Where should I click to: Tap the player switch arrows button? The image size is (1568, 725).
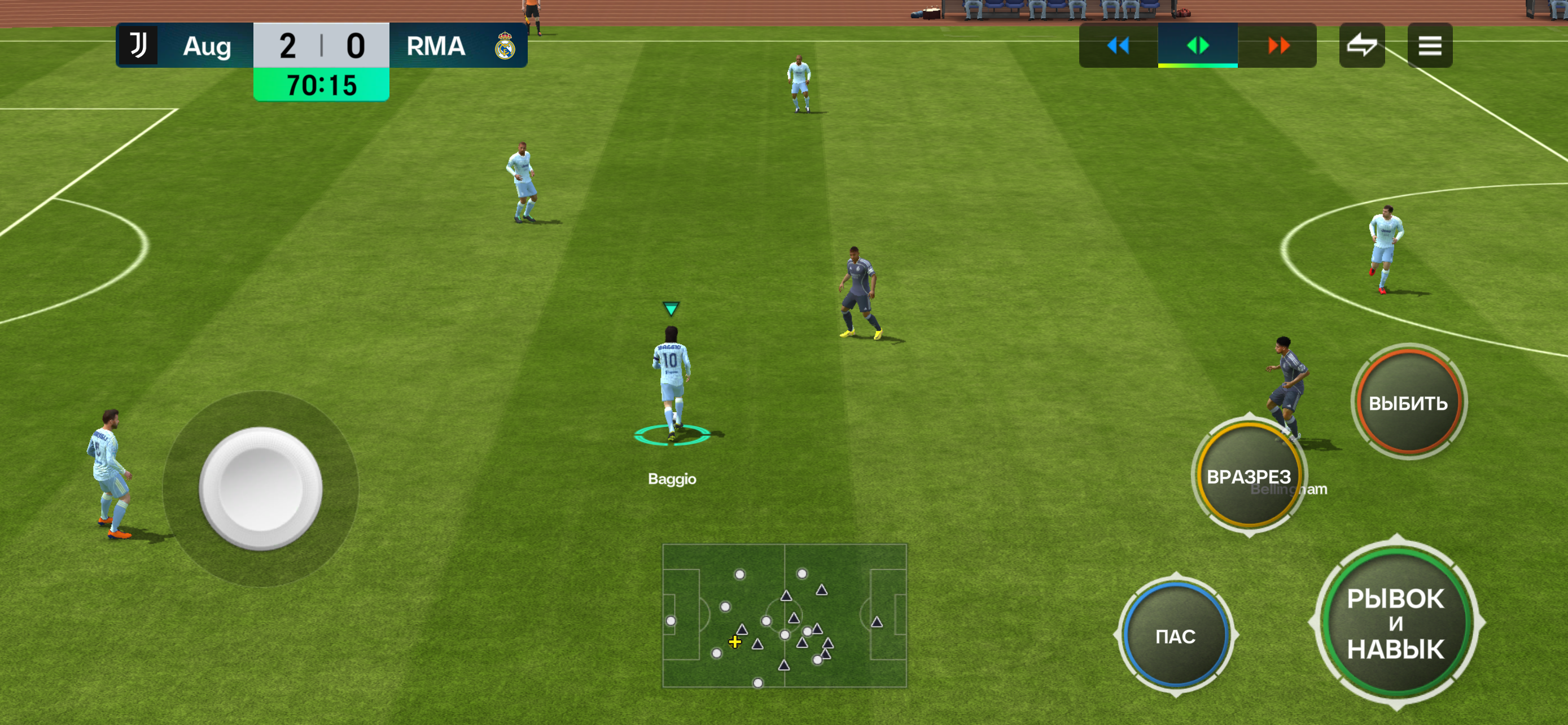pos(1361,46)
